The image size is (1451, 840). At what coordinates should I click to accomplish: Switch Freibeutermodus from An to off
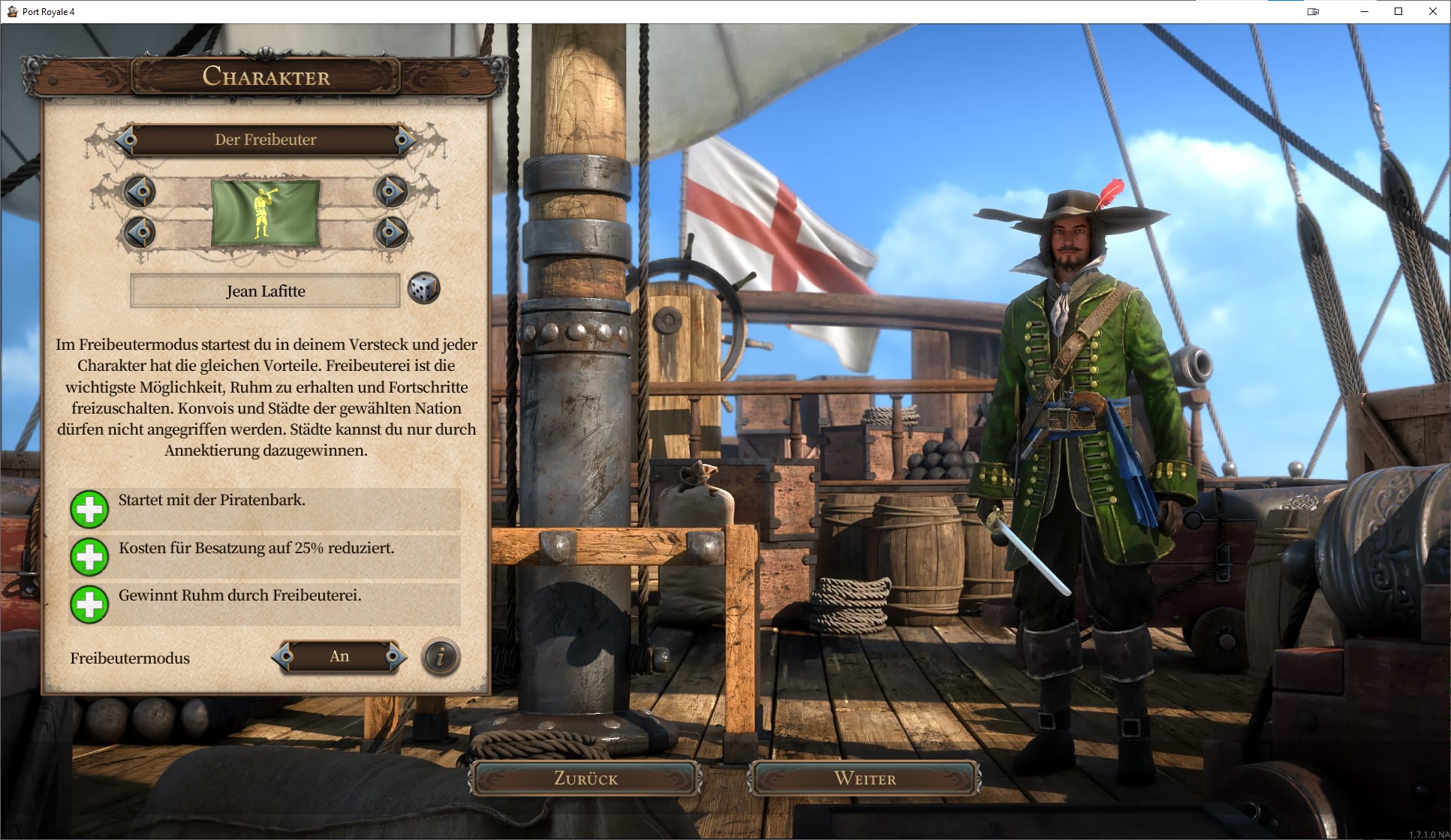[339, 655]
